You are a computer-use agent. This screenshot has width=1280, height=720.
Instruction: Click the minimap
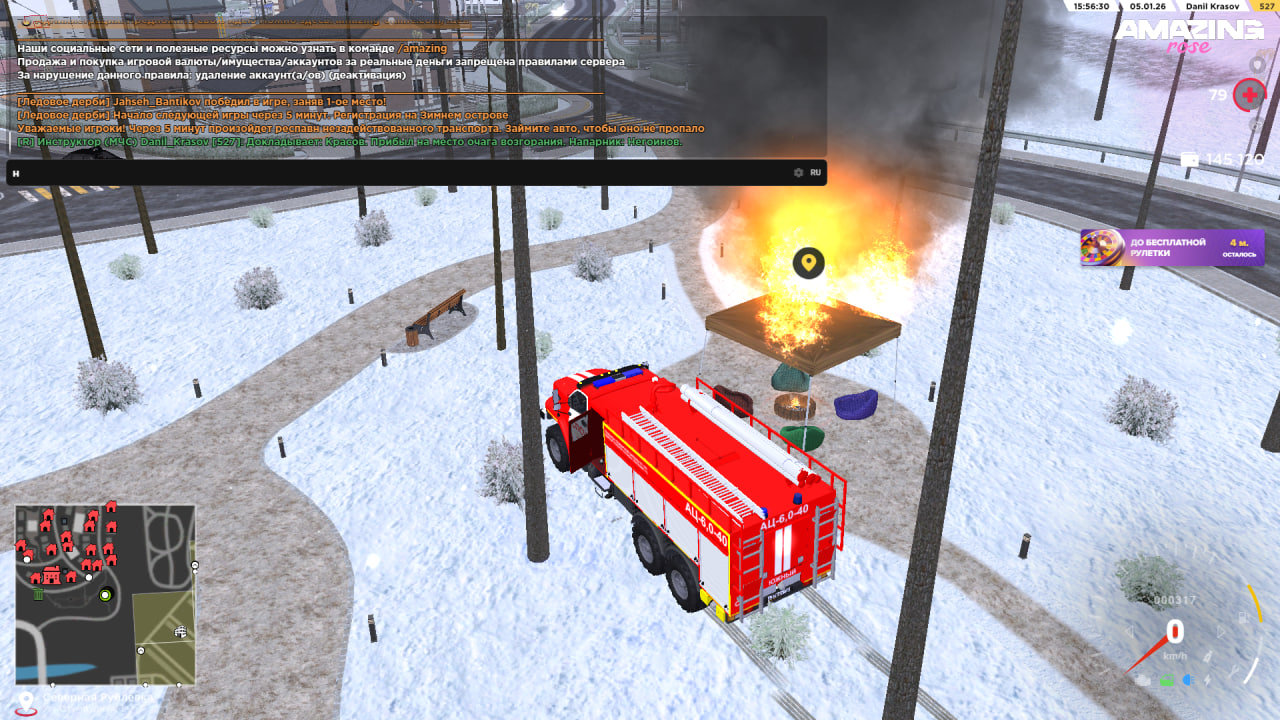click(105, 594)
